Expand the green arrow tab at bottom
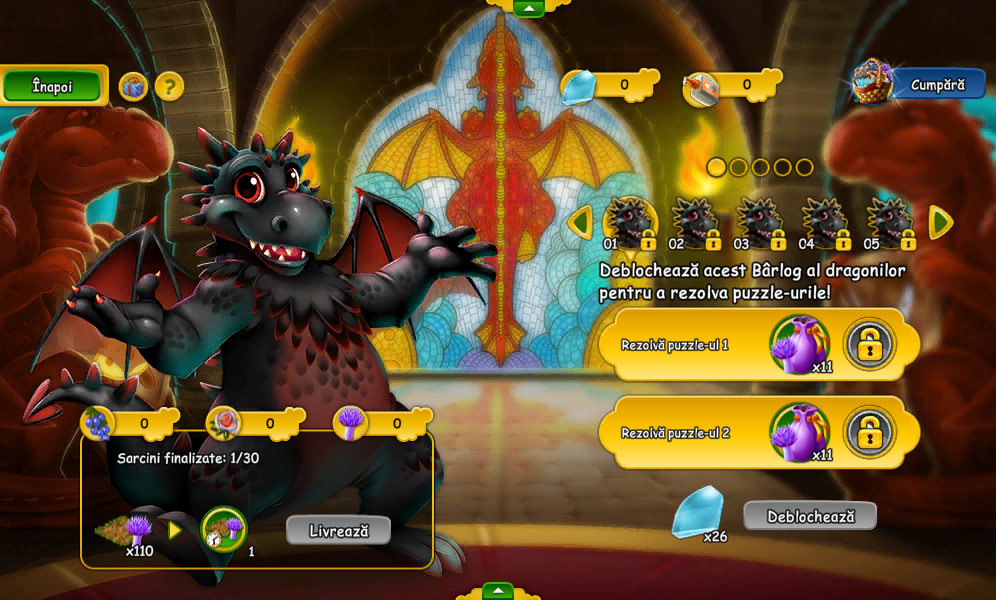This screenshot has width=996, height=600. click(x=498, y=591)
